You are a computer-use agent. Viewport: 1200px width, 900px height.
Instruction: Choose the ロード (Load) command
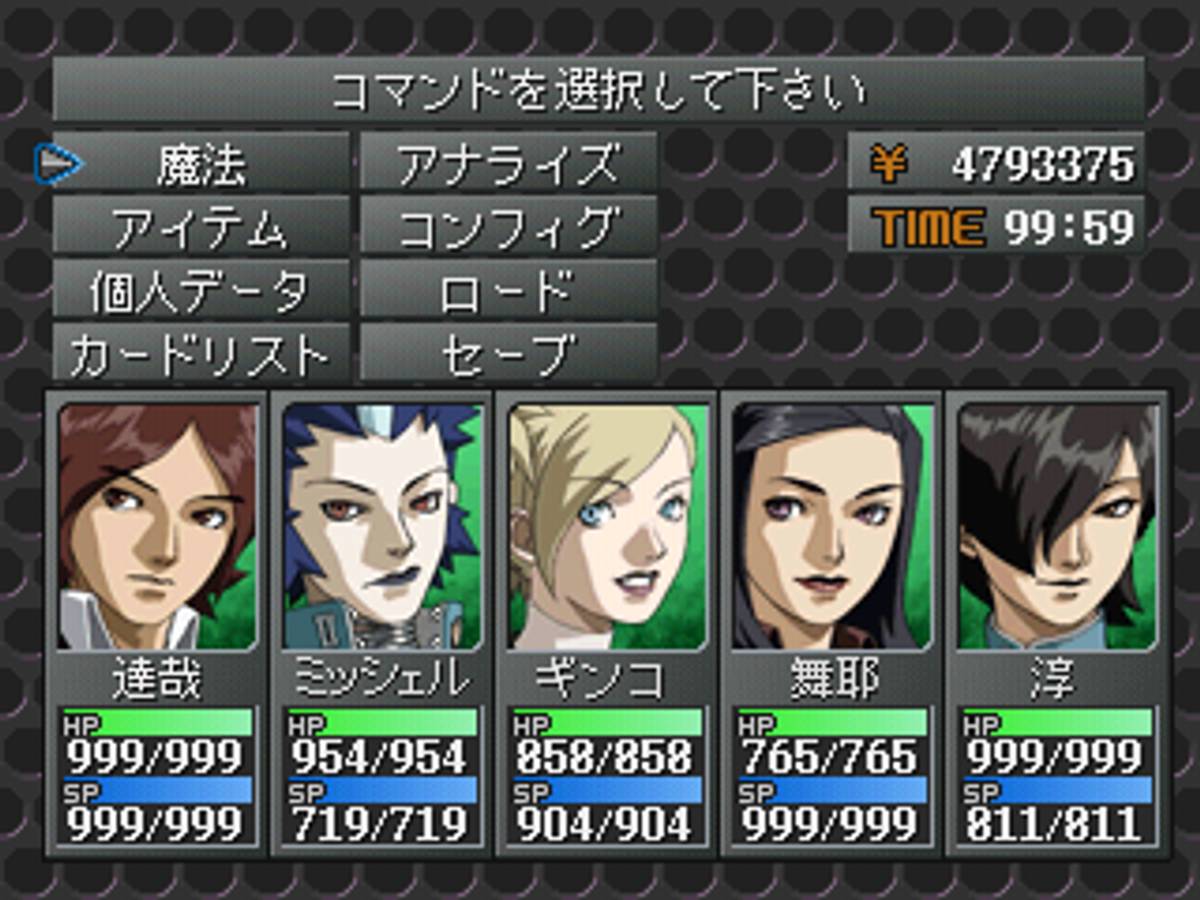coord(508,291)
